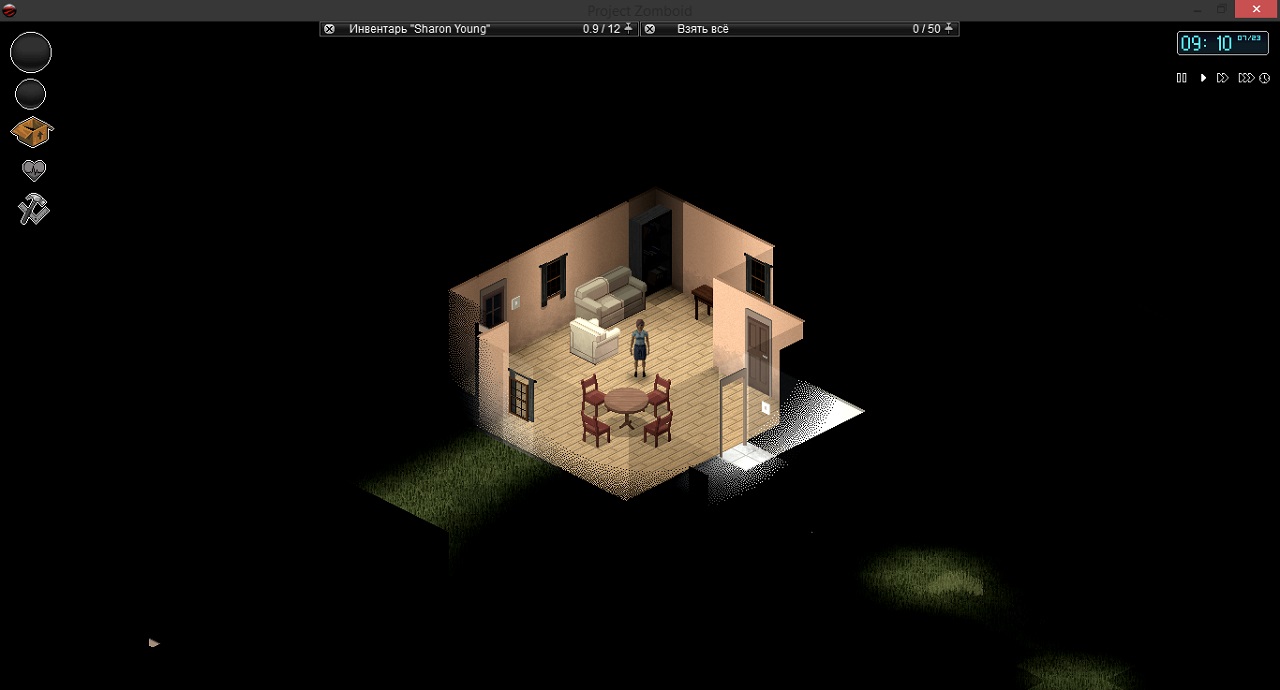Viewport: 1280px width, 690px height.
Task: Close the Project Zomboid window
Action: coord(1256,9)
